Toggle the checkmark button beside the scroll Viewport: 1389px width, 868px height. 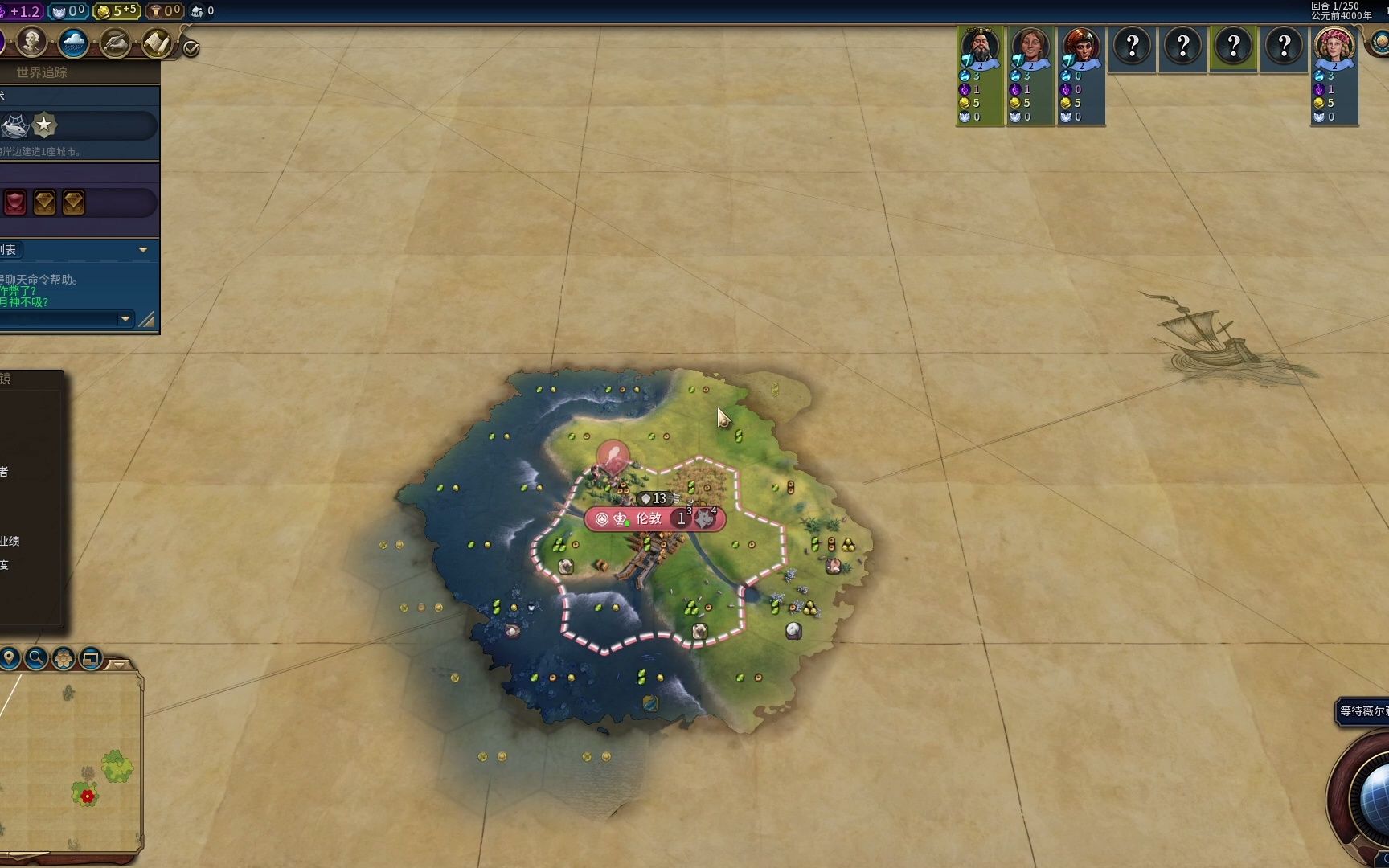[x=191, y=49]
